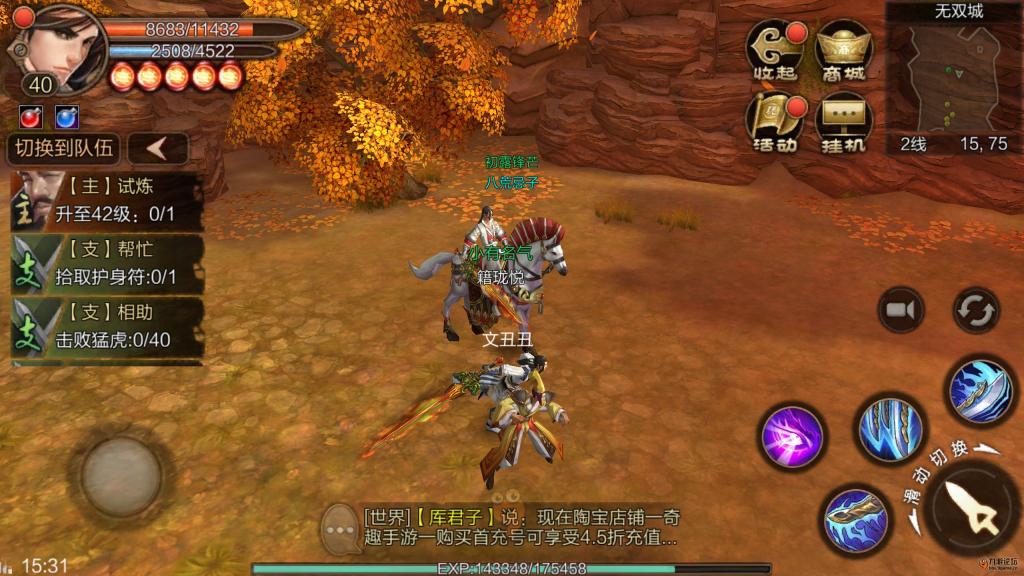Select the 相助 tiger-hunting side quest
The width and height of the screenshot is (1024, 576).
[x=107, y=327]
